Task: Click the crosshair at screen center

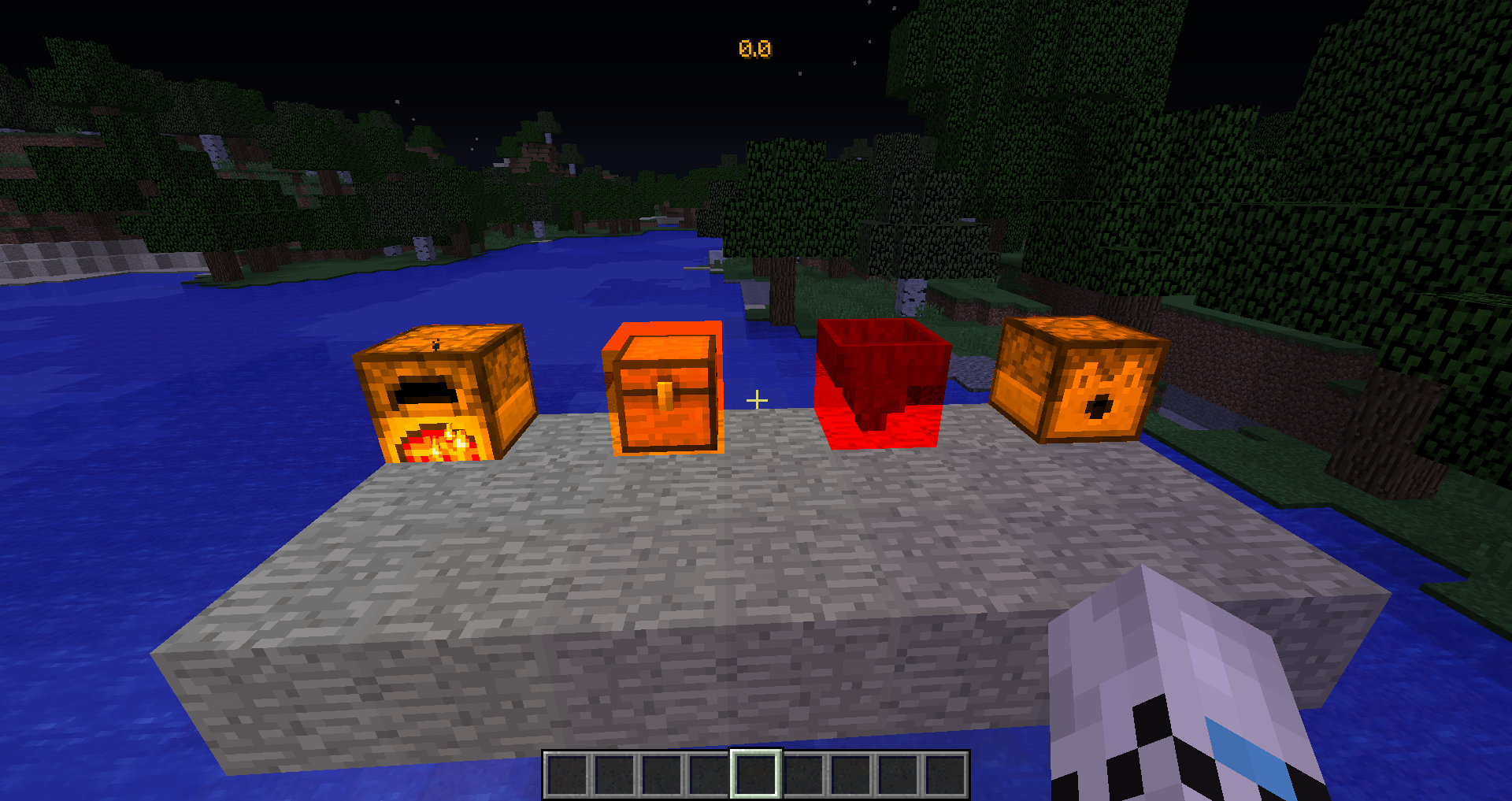Action: click(x=757, y=399)
